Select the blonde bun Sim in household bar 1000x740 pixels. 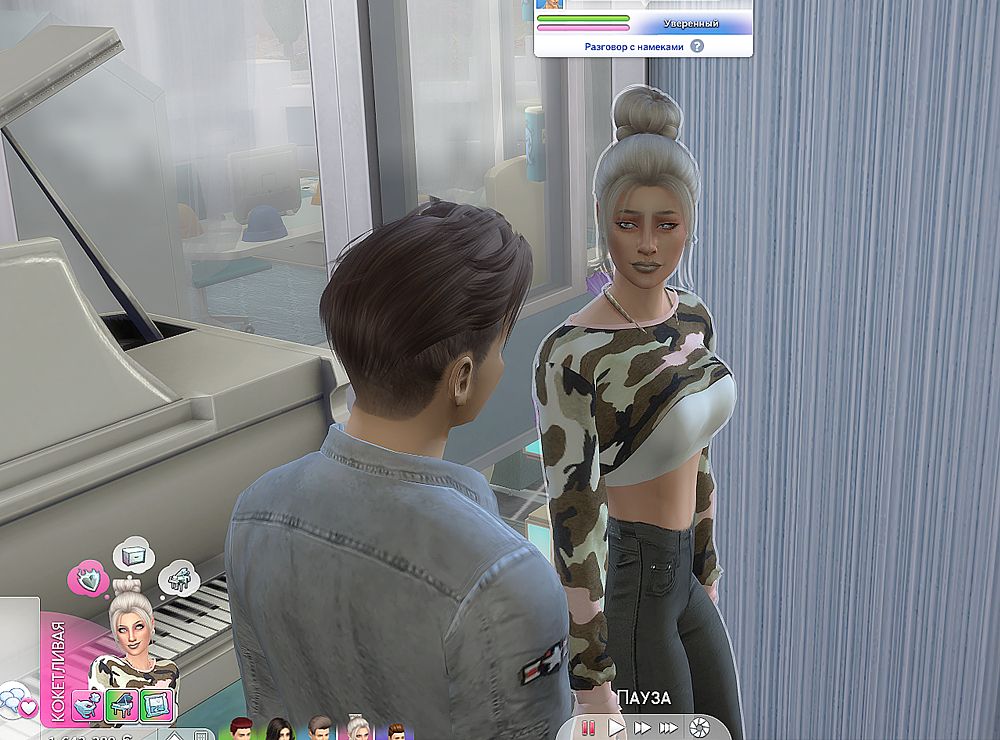coord(359,729)
